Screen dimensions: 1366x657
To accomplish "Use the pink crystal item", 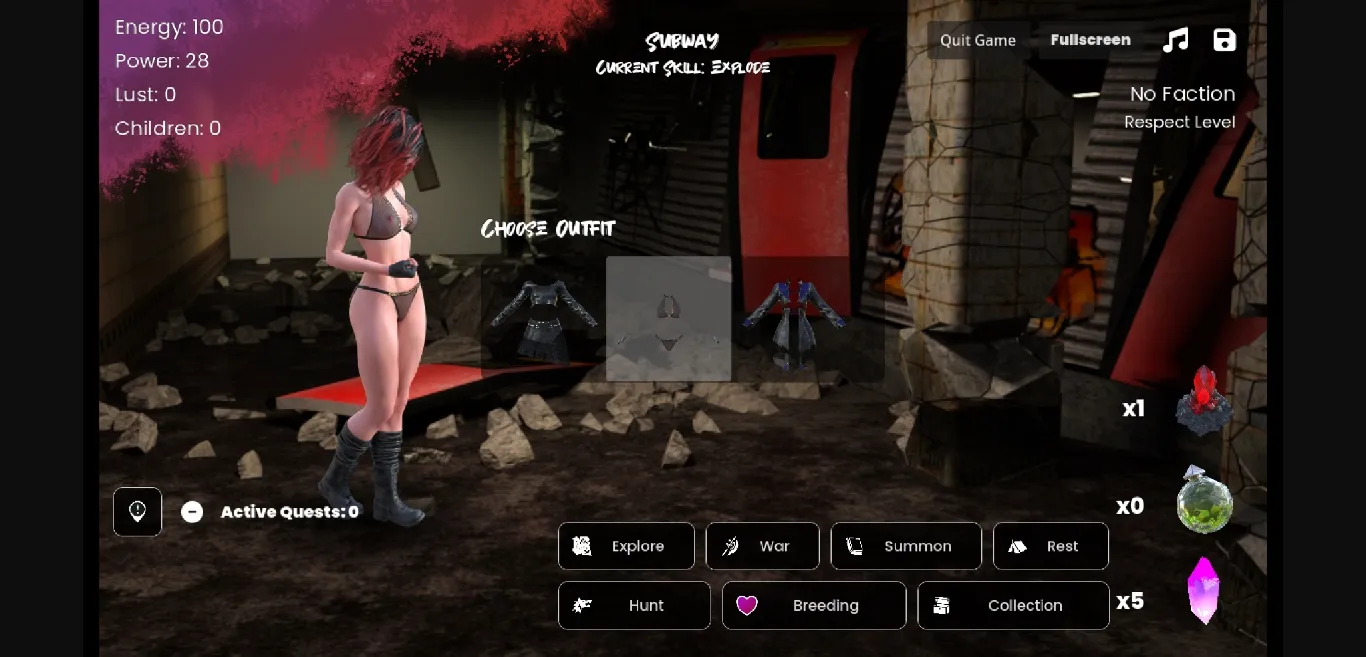I will [x=1204, y=590].
